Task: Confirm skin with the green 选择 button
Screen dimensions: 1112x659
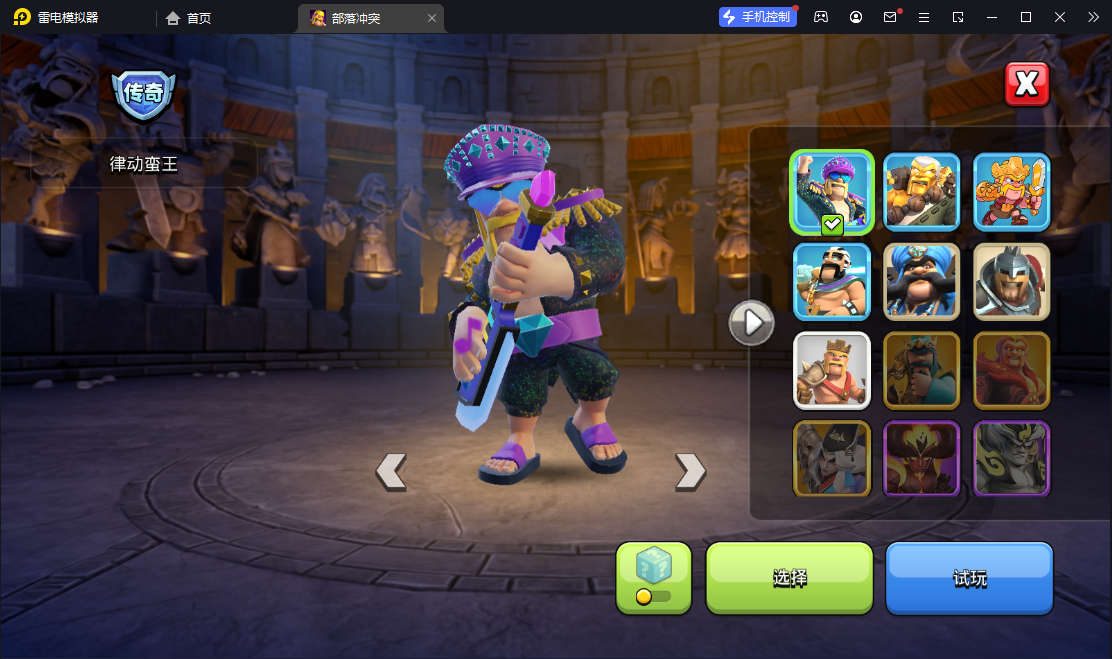Action: (x=789, y=578)
